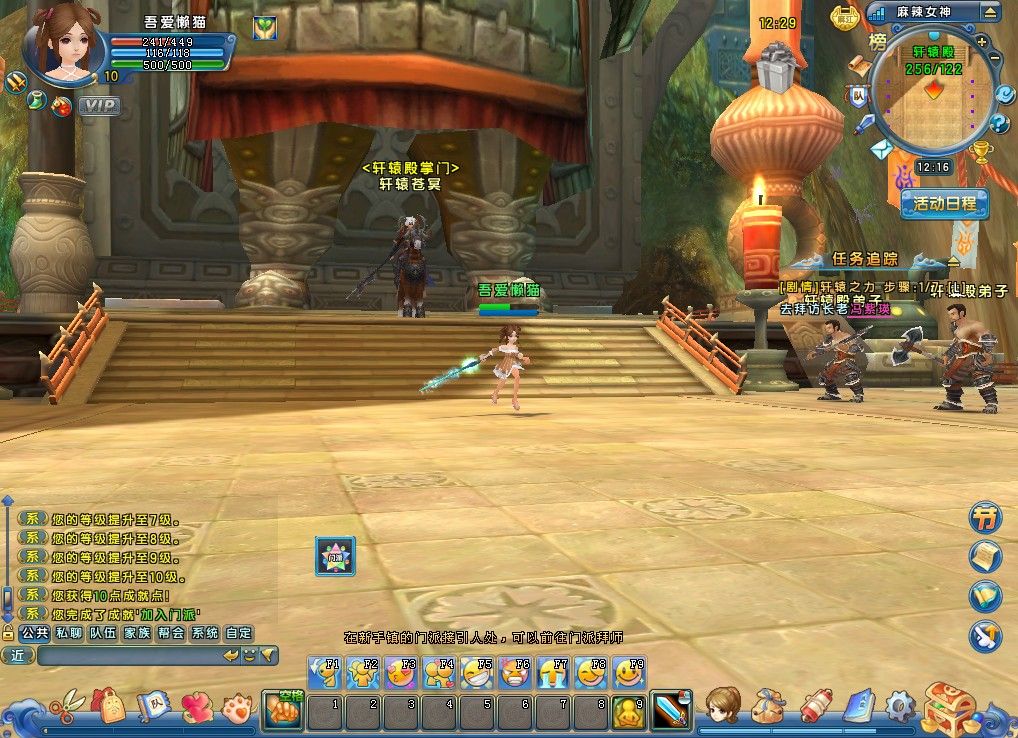The height and width of the screenshot is (738, 1018).
Task: Open the gear settings icon
Action: (899, 706)
